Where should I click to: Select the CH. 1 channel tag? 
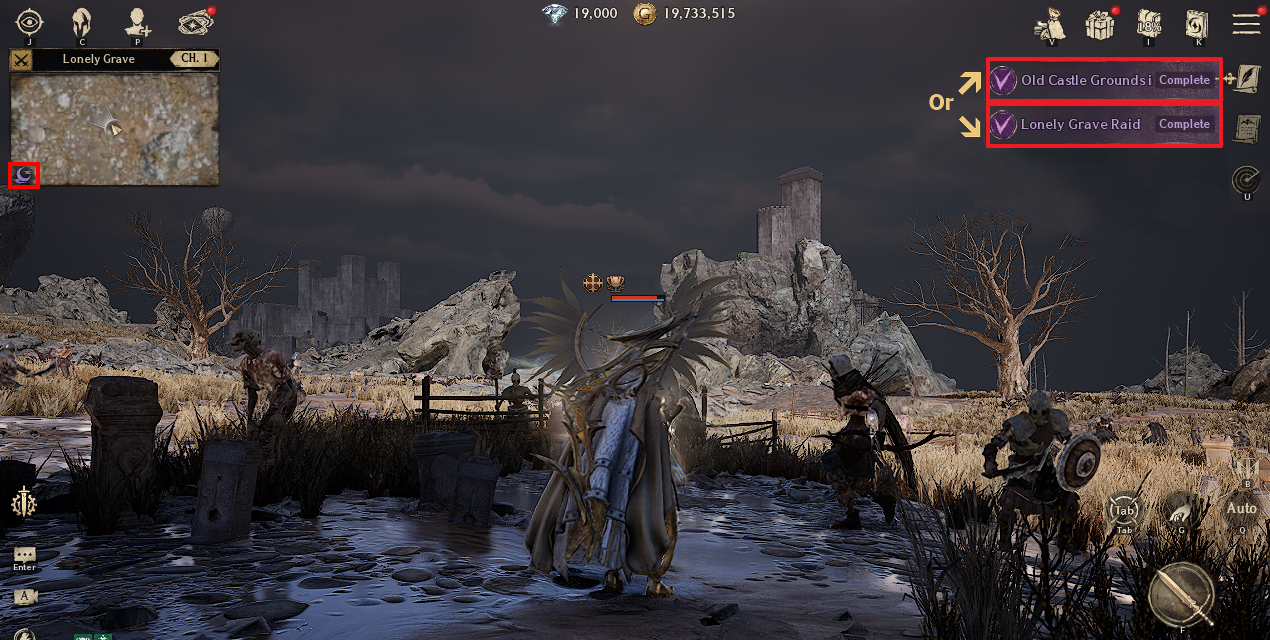(x=193, y=59)
